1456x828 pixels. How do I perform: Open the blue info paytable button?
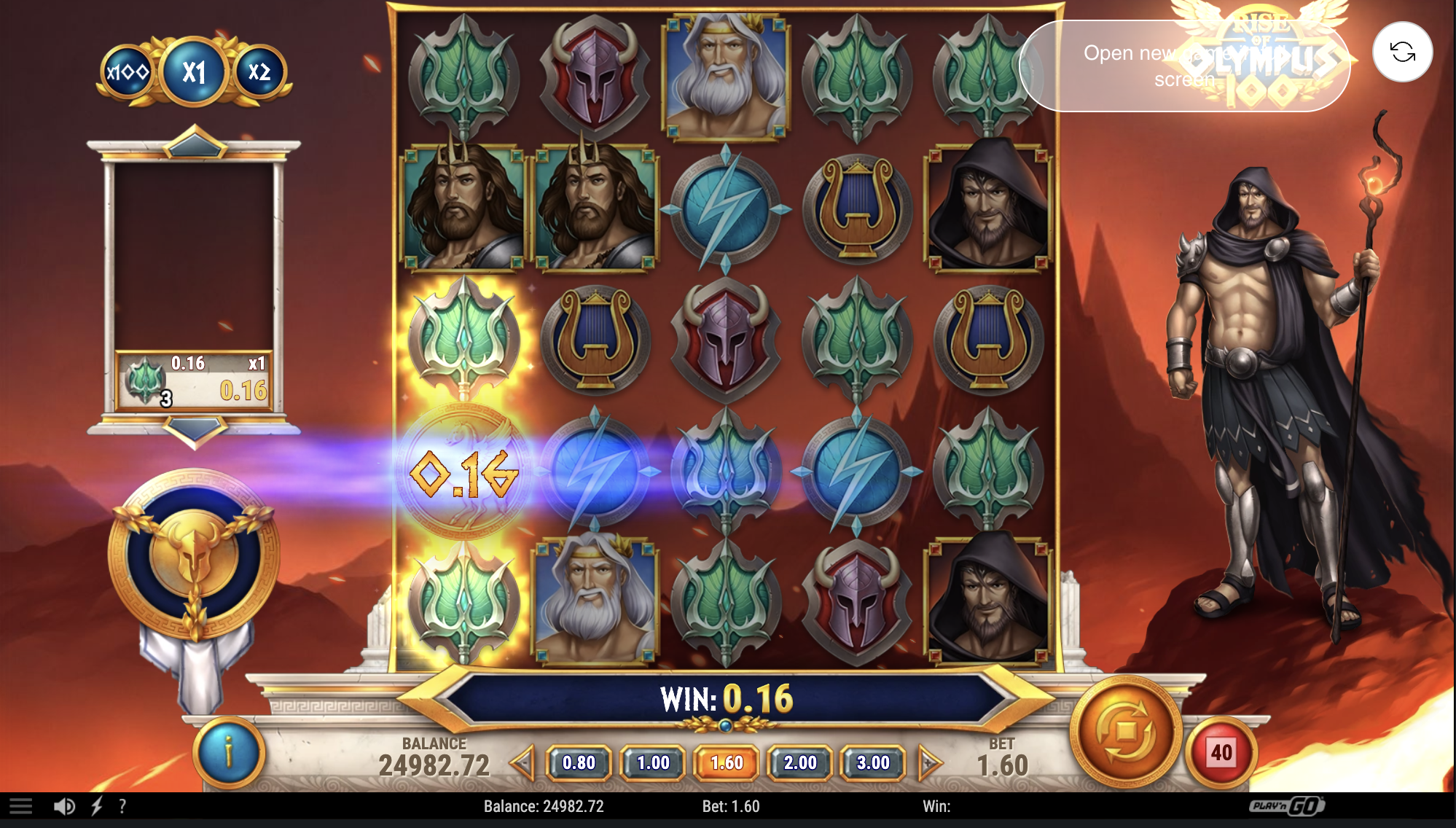(x=229, y=752)
